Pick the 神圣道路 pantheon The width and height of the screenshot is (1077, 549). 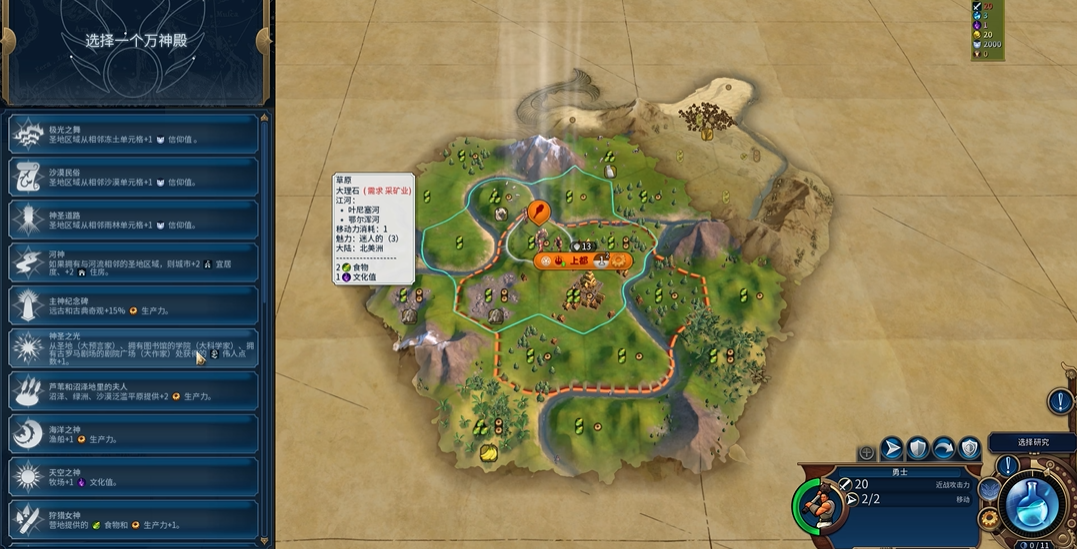(x=133, y=220)
